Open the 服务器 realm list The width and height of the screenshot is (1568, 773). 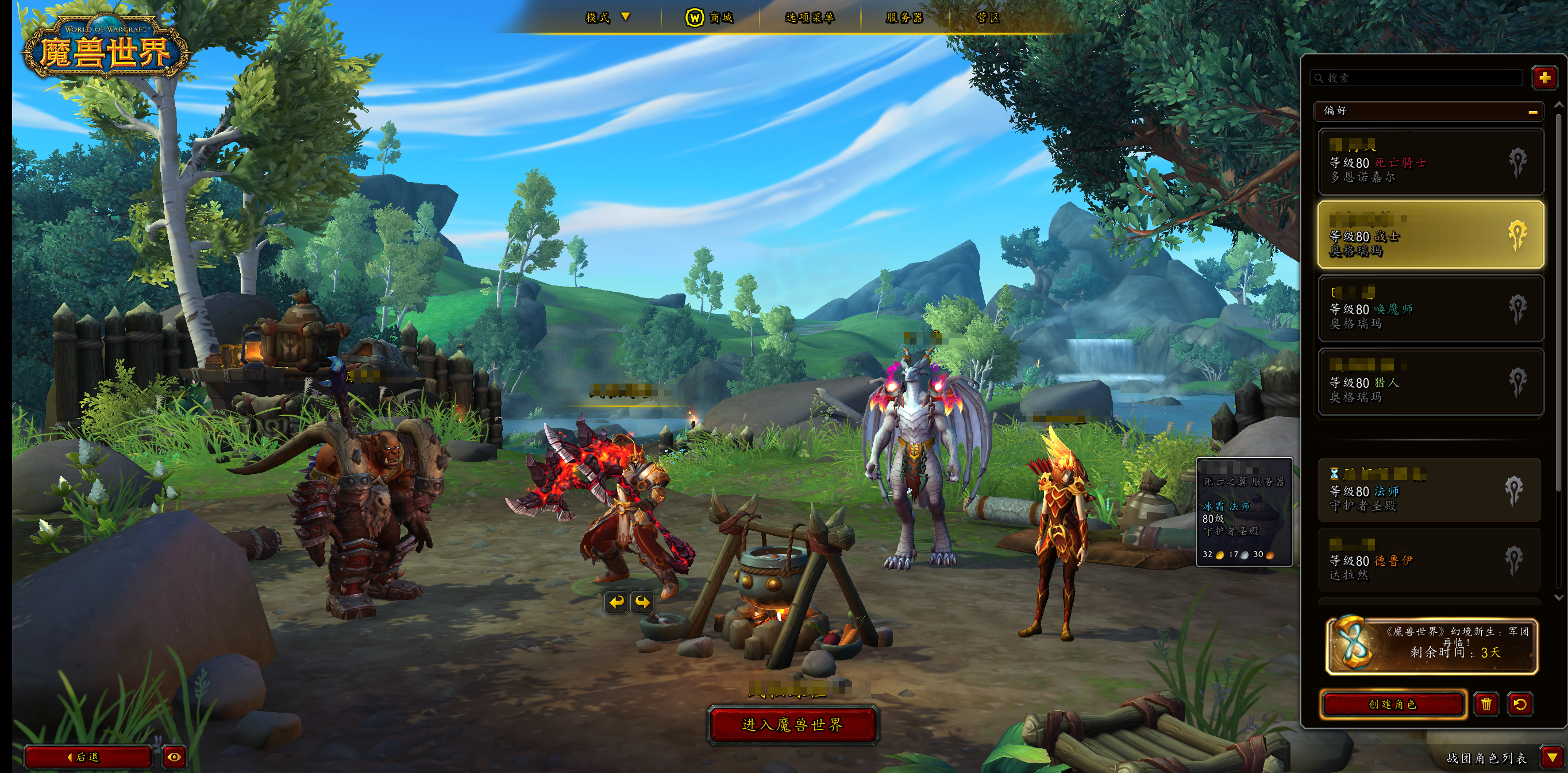click(x=904, y=18)
